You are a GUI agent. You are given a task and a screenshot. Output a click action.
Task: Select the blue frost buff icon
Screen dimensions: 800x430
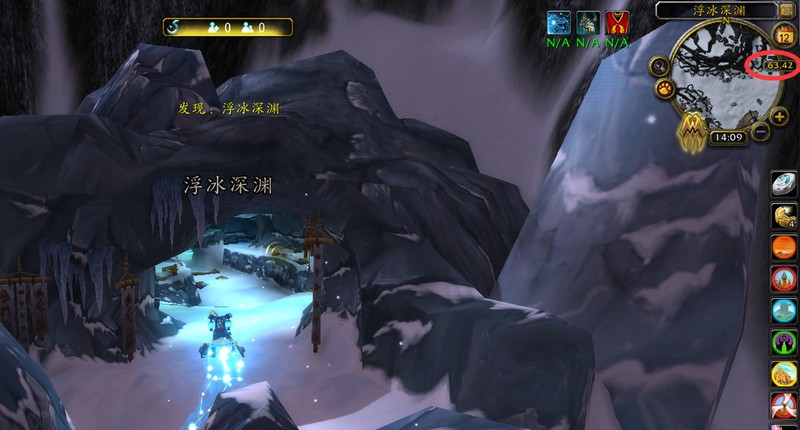pos(558,23)
